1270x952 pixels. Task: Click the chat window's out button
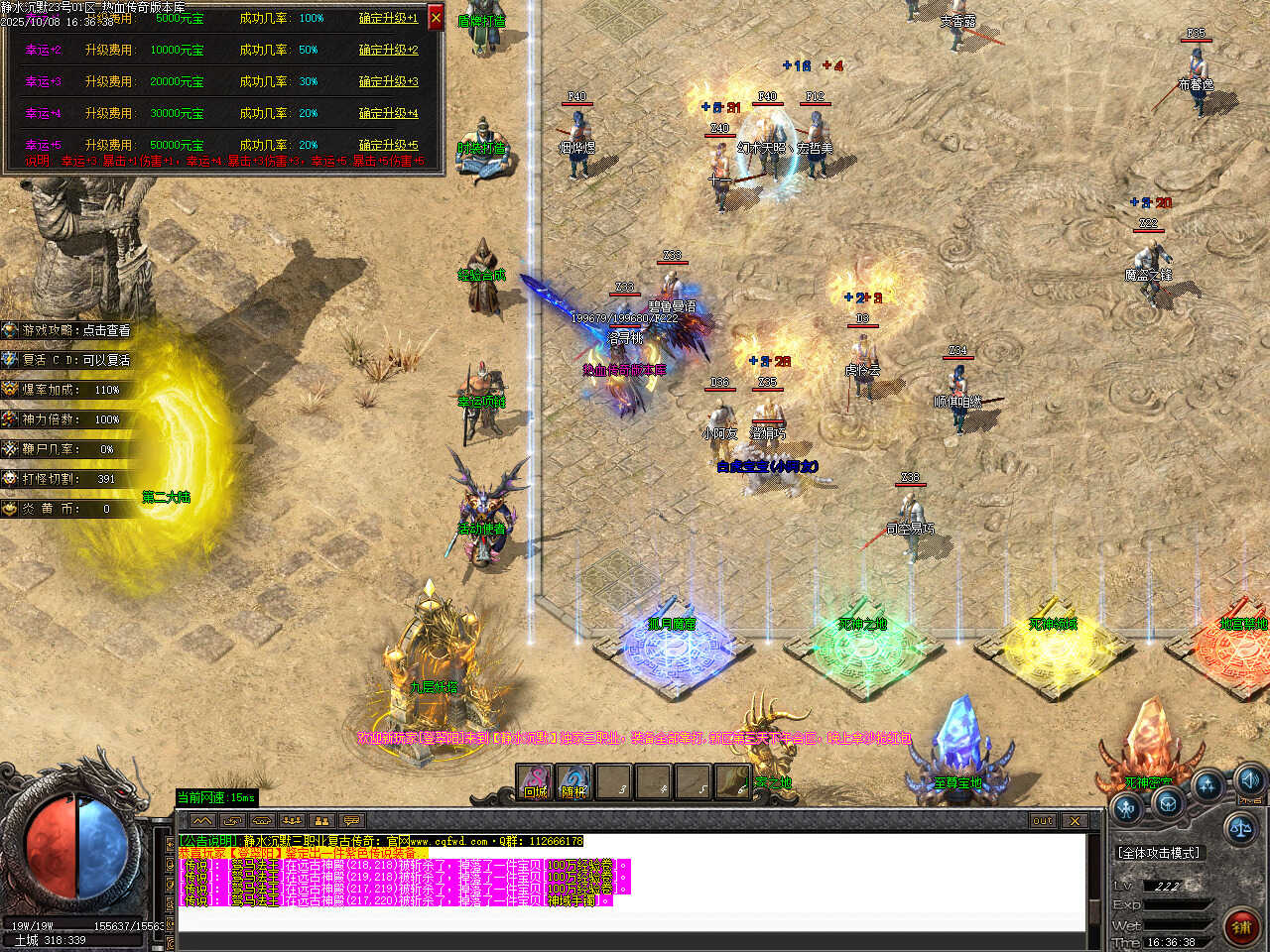click(x=1042, y=820)
